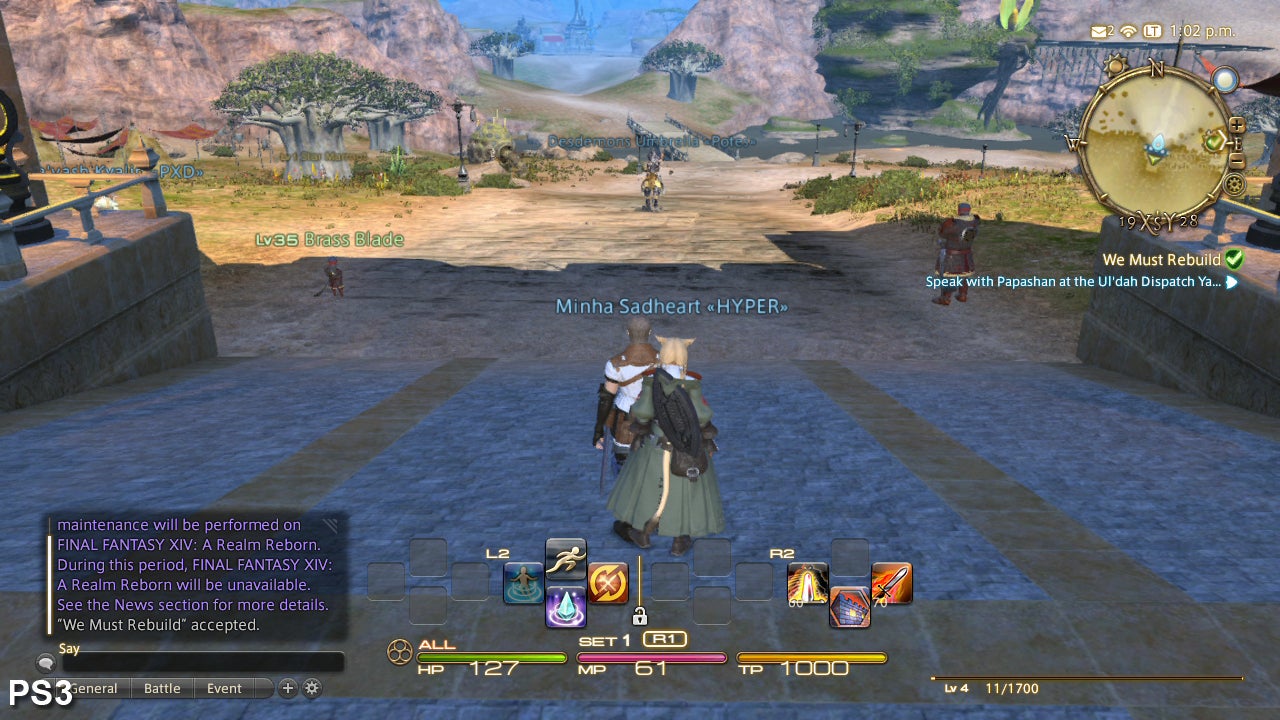The width and height of the screenshot is (1280, 720).
Task: Use the beacon ability left of R2 label
Action: point(806,584)
